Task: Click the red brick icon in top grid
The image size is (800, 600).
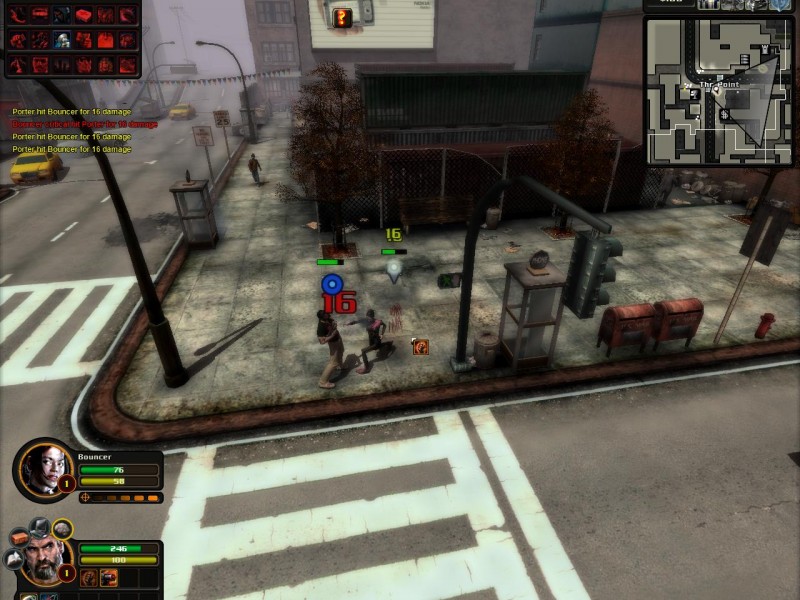Action: click(x=84, y=16)
